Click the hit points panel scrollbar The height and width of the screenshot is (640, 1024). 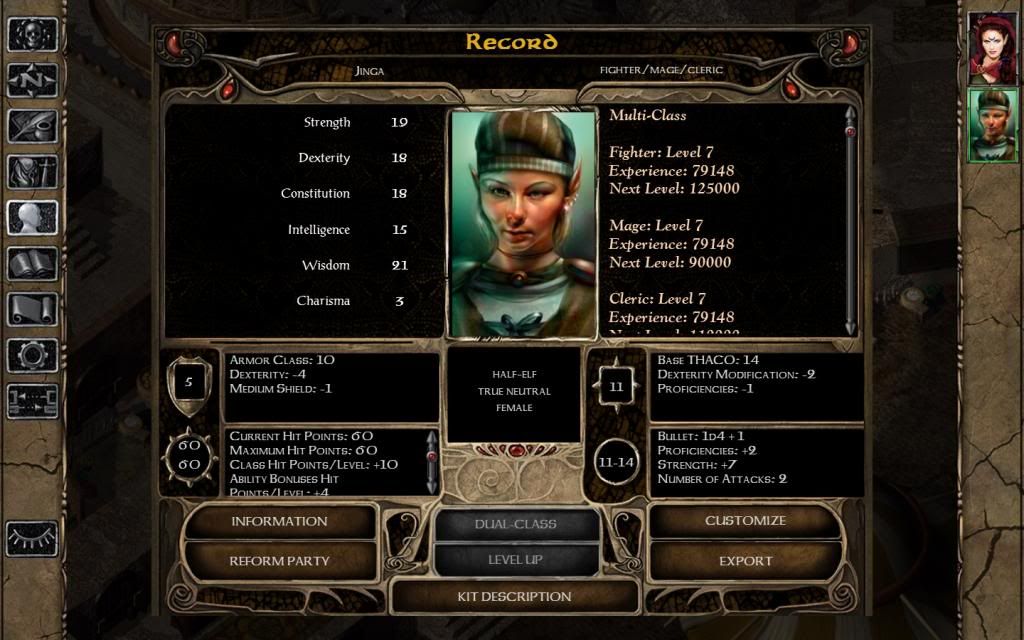click(x=432, y=461)
